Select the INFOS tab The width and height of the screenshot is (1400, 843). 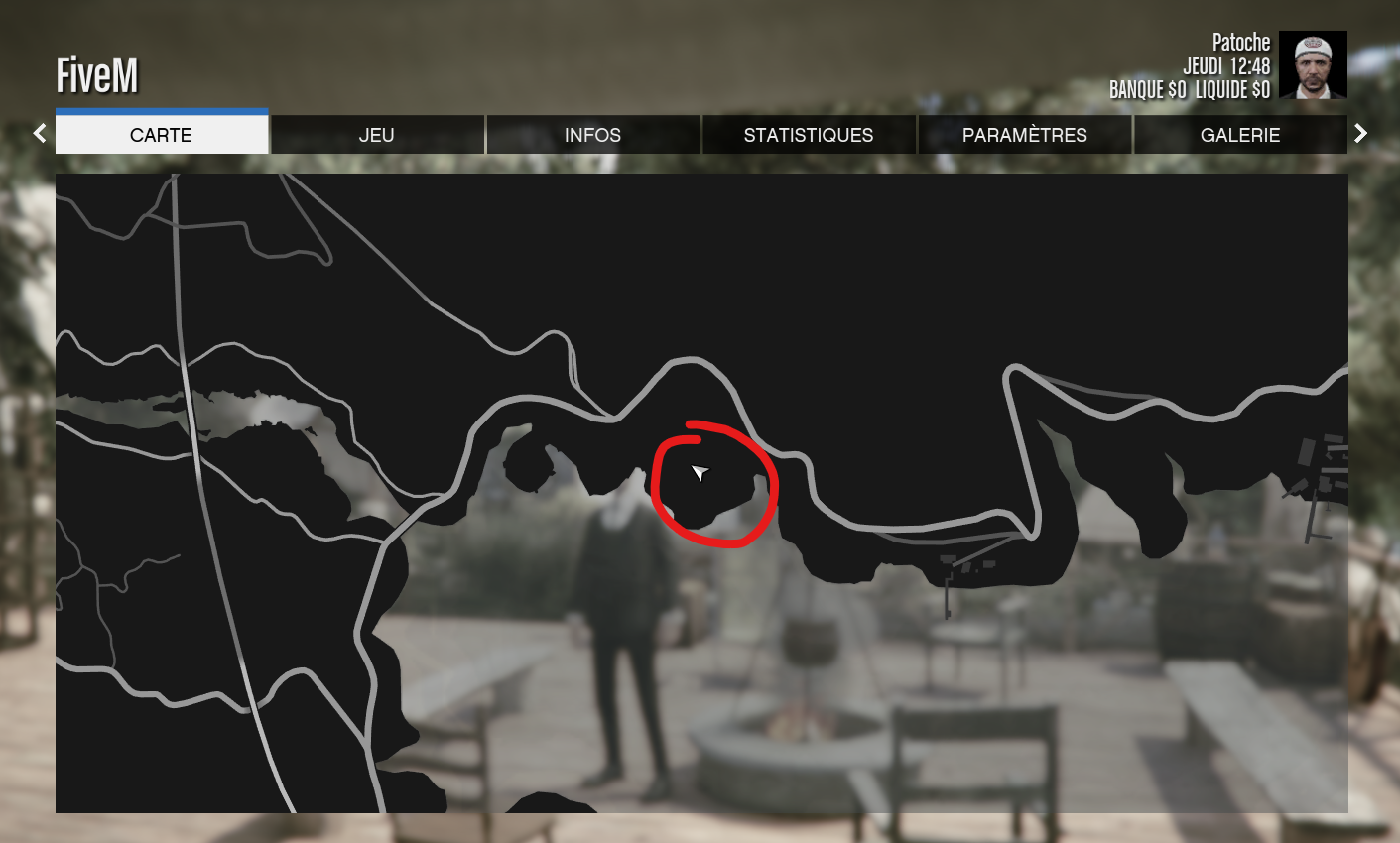592,135
